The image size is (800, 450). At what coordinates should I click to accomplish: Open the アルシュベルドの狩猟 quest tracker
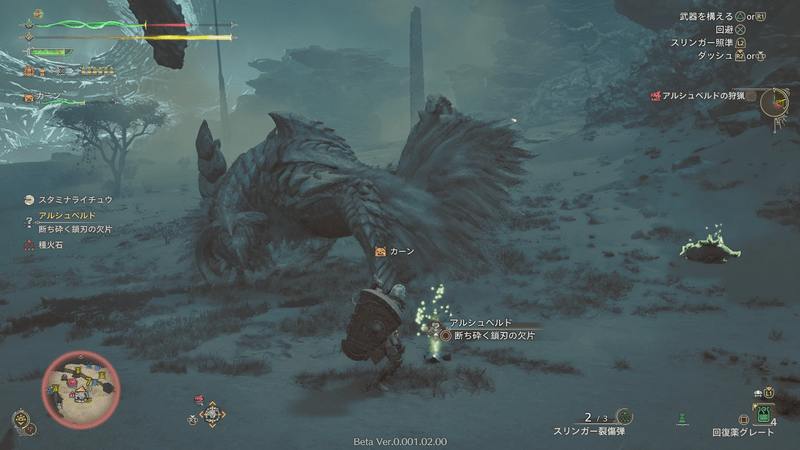[x=701, y=95]
